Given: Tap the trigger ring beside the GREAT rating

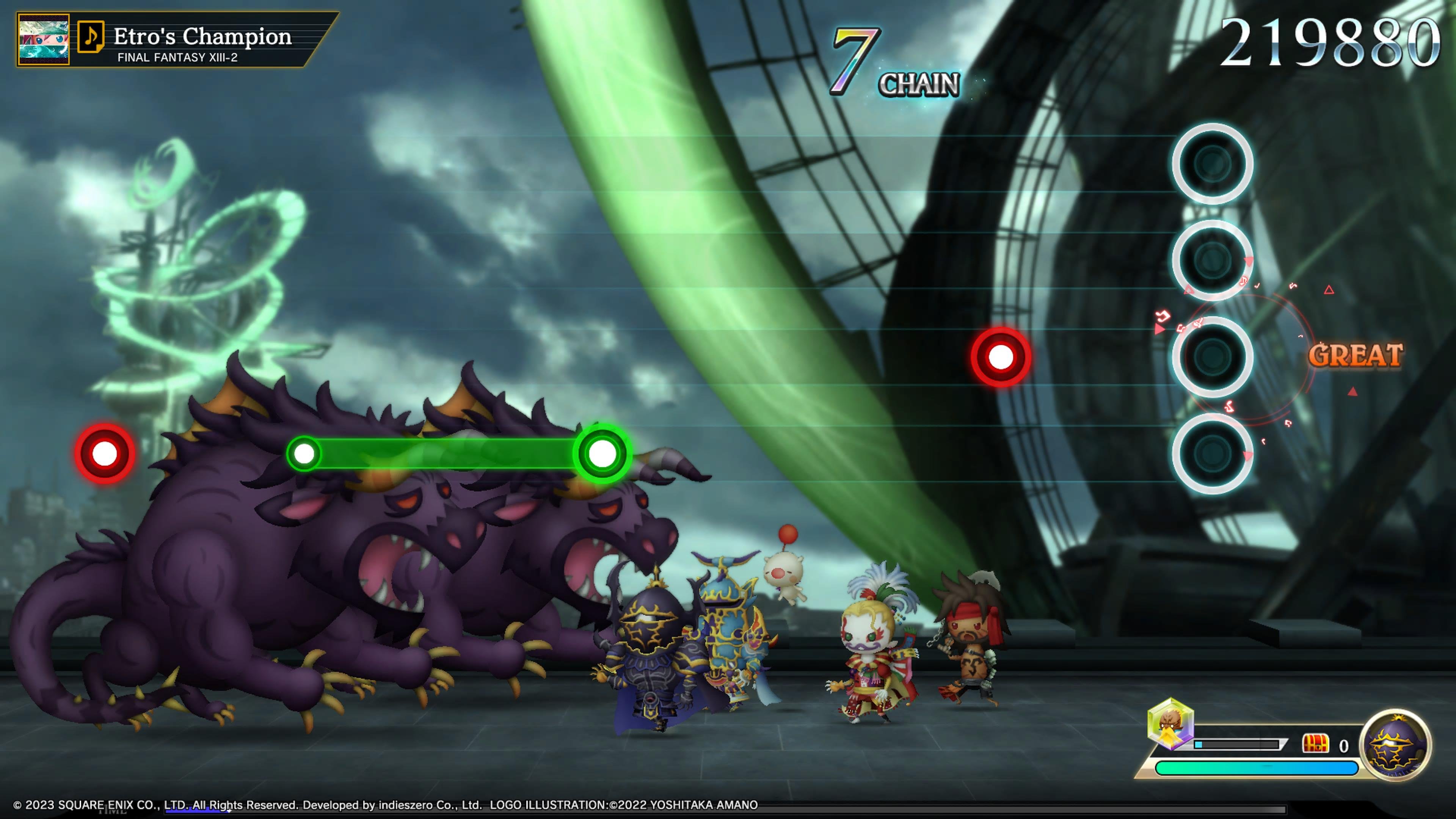Looking at the screenshot, I should click(1212, 356).
